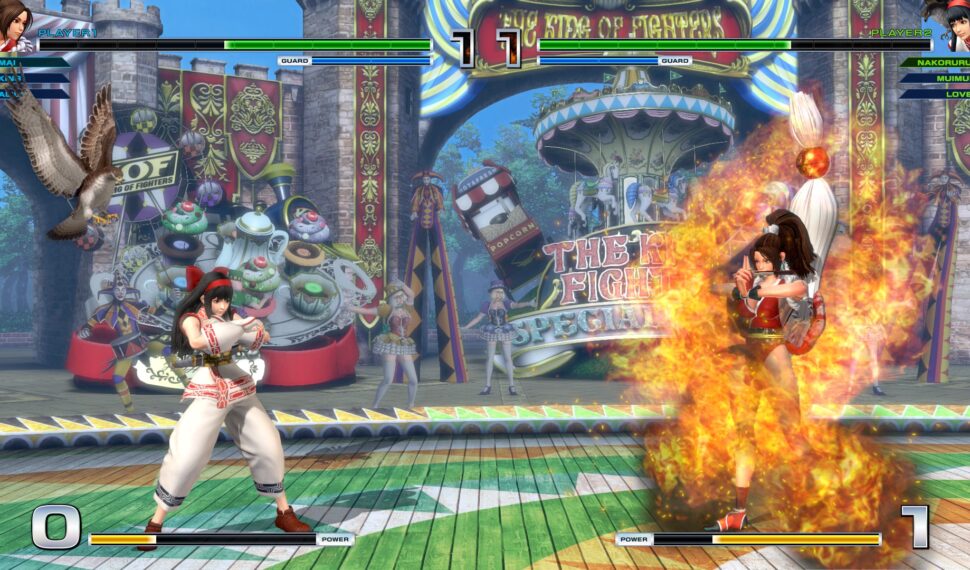Select NAKORURU in Player 2's team list

click(x=934, y=62)
